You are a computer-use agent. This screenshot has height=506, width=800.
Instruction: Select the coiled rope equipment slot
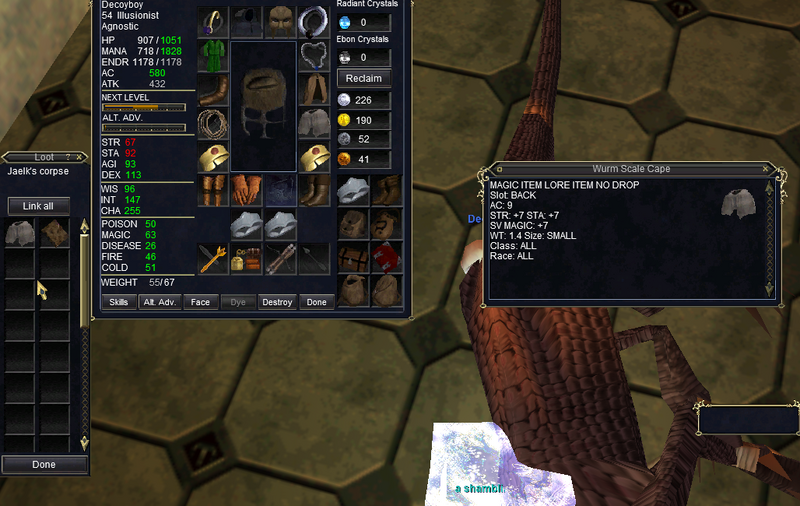pos(213,123)
